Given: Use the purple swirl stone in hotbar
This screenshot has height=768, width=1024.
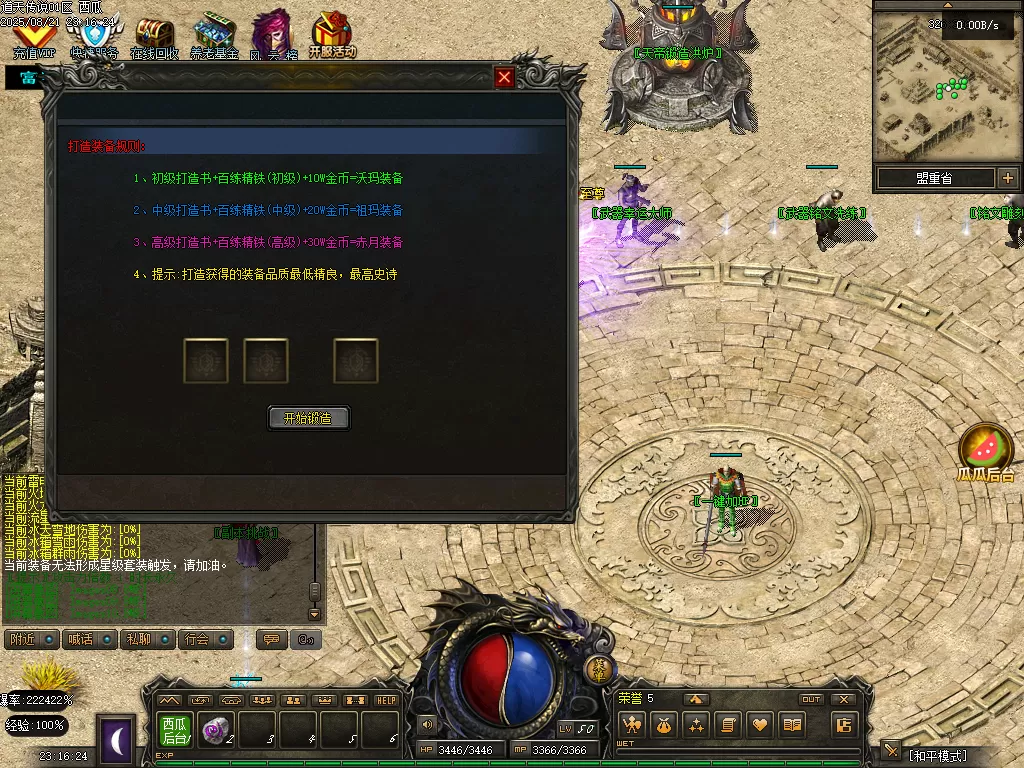Looking at the screenshot, I should coord(216,730).
